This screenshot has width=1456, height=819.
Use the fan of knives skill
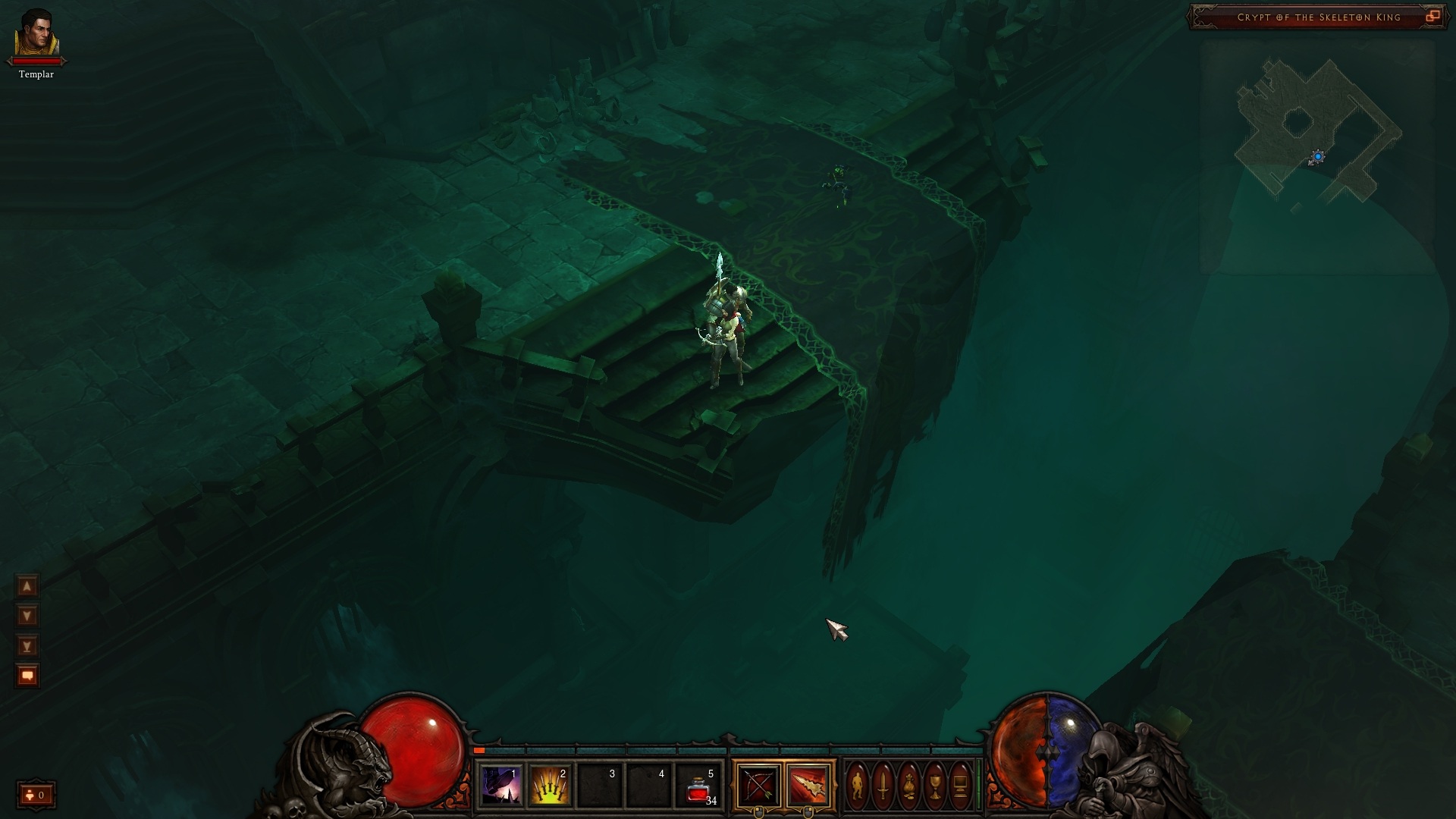point(550,786)
